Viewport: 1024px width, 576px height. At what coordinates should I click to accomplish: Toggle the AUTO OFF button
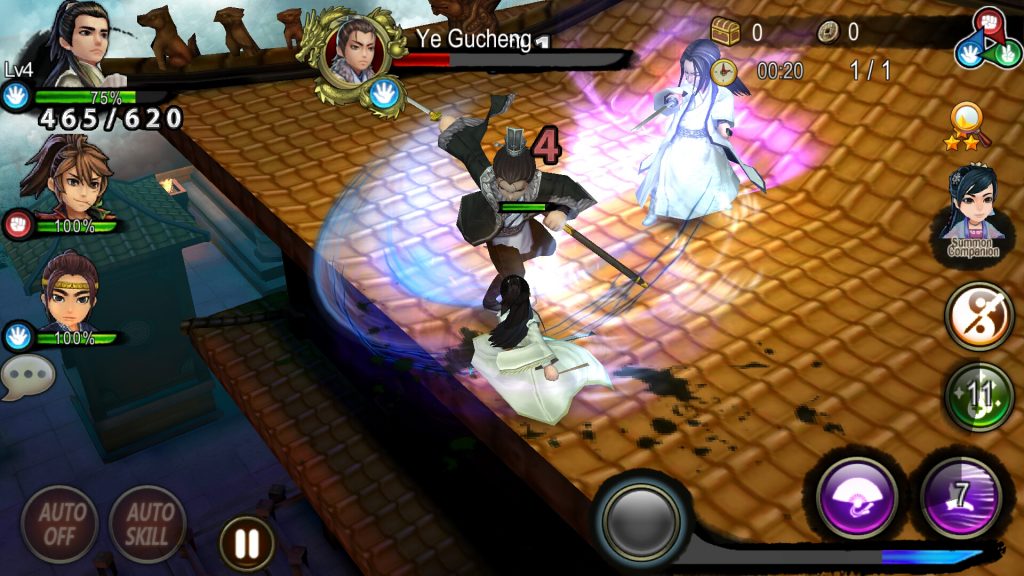(x=59, y=523)
